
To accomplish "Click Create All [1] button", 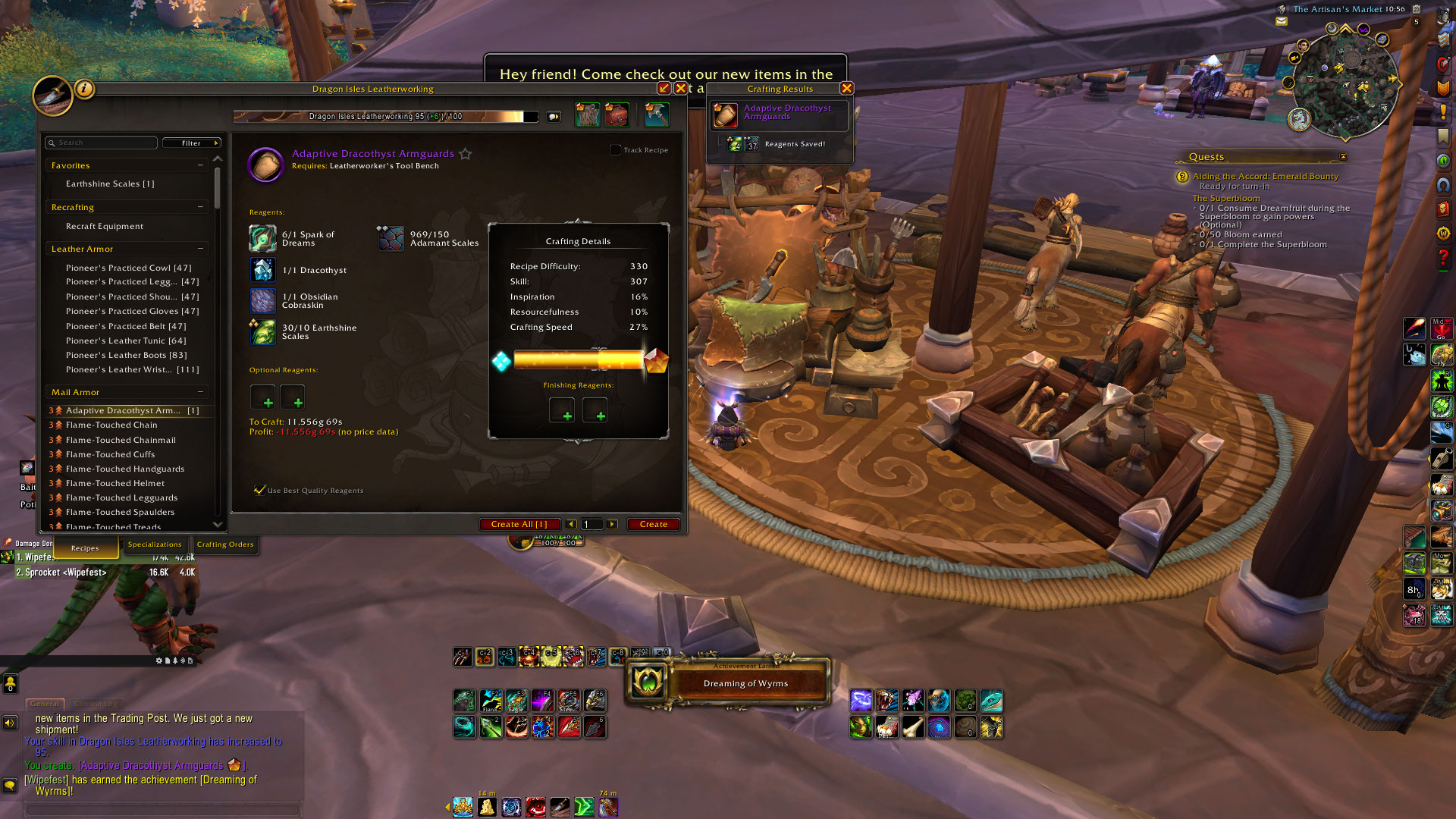I will point(519,524).
